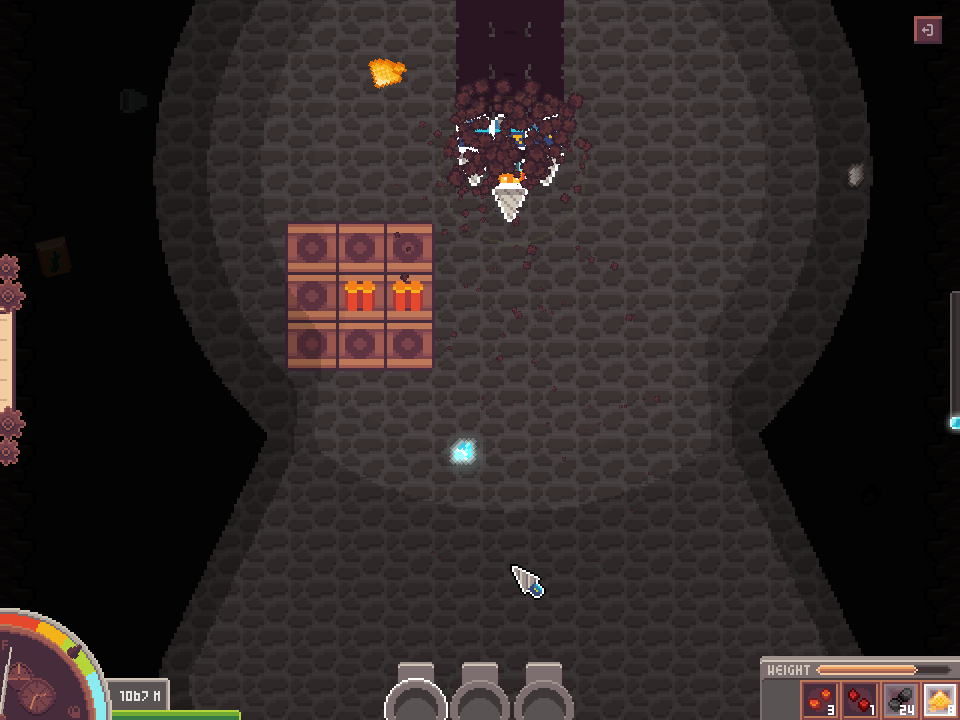Image resolution: width=960 pixels, height=720 pixels.
Task: Choose the dark red ruby slot
Action: click(860, 700)
